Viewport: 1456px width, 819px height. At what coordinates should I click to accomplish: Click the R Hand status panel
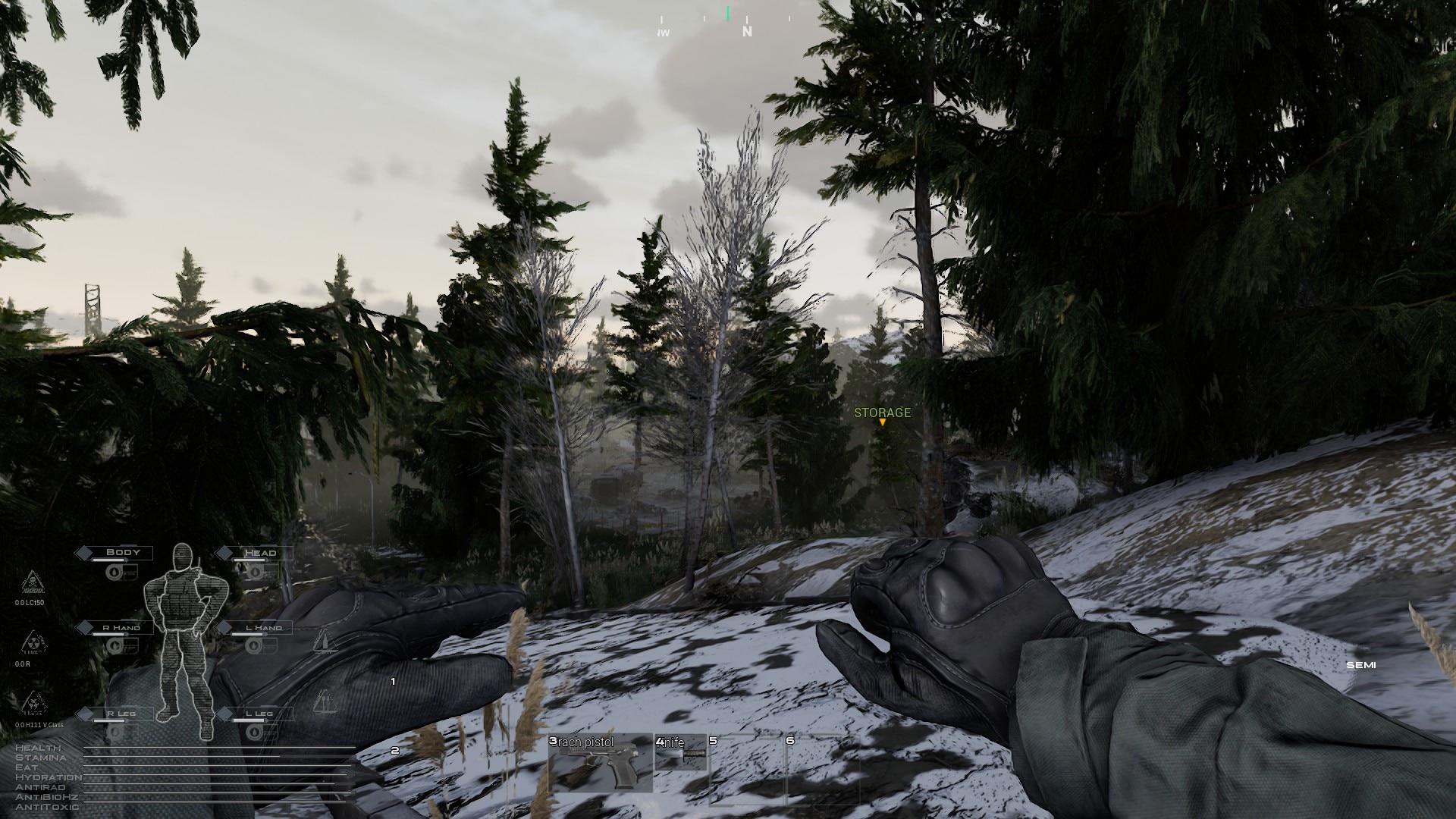(x=121, y=628)
